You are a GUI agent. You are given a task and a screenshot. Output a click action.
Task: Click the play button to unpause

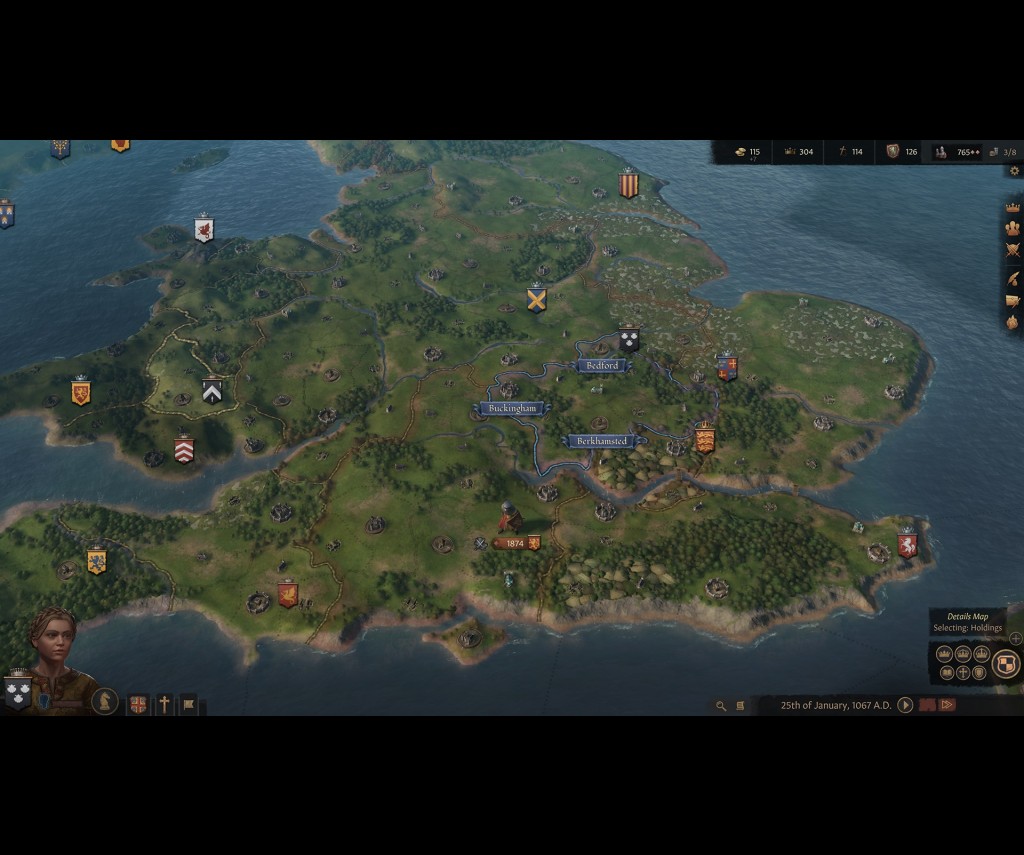pyautogui.click(x=905, y=705)
